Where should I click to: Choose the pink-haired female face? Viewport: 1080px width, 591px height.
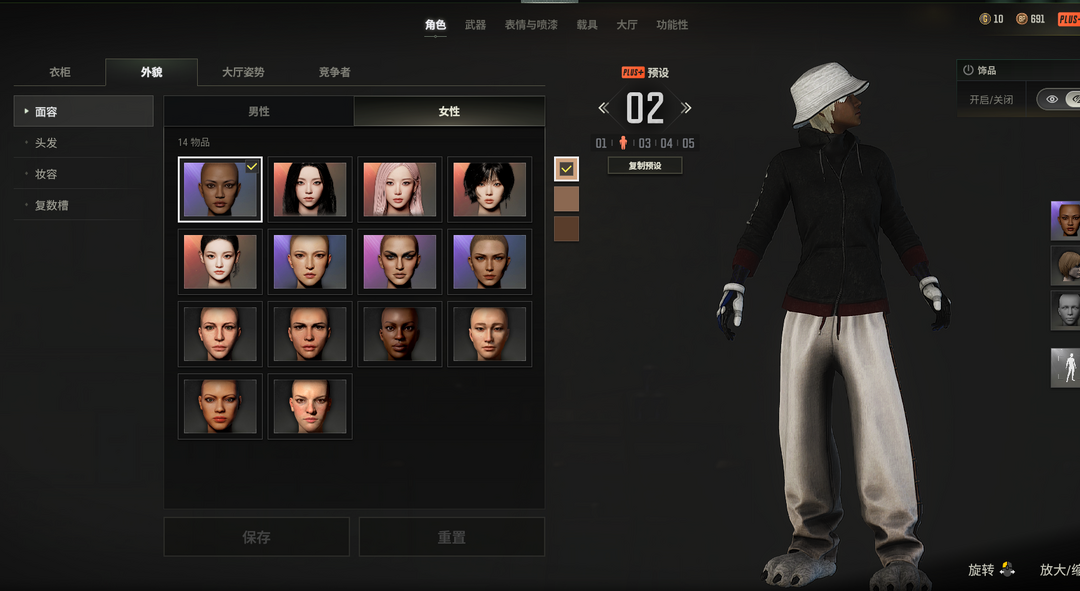(x=400, y=189)
